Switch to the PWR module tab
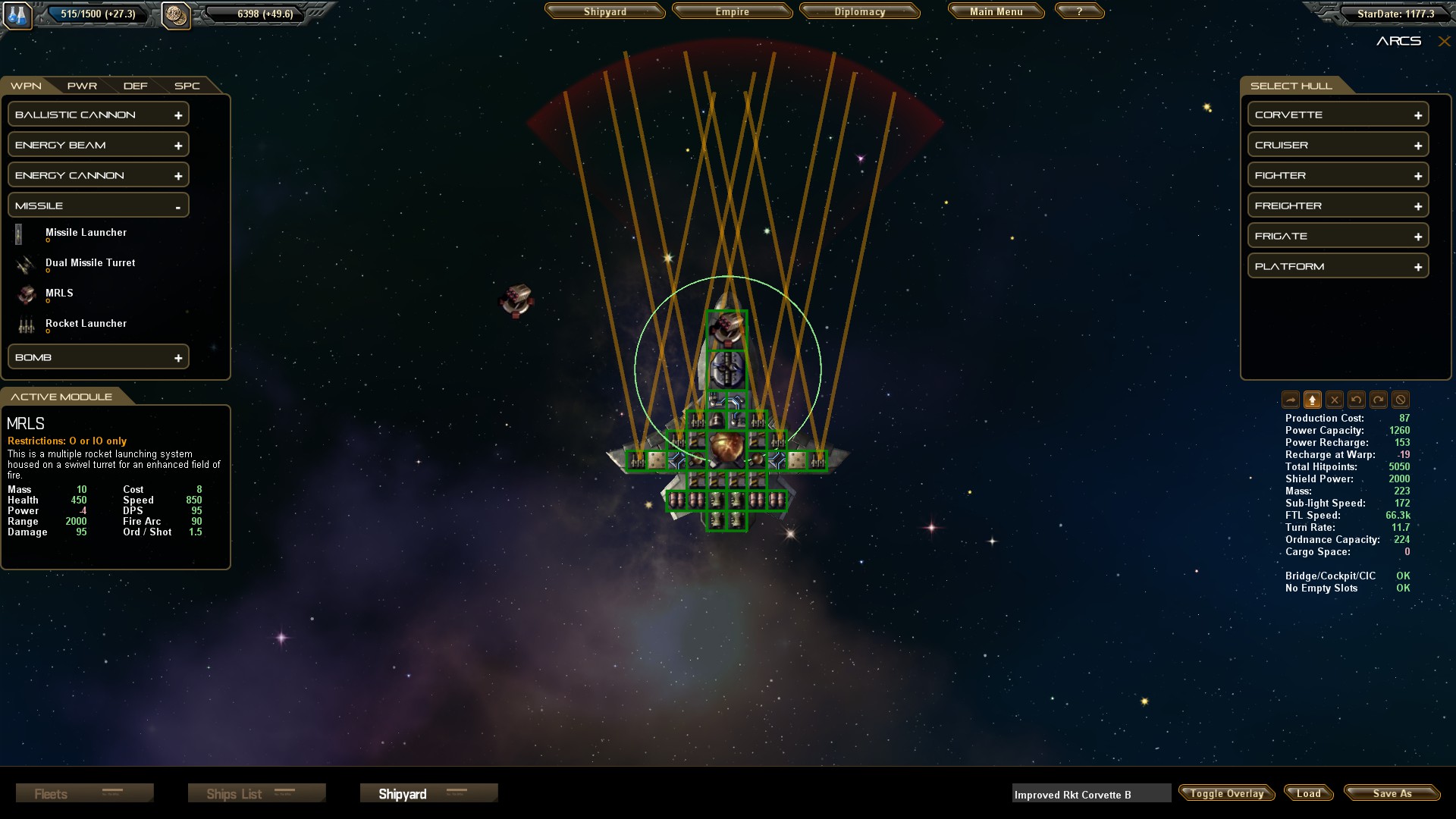Screen dimensions: 1456x819 click(82, 86)
